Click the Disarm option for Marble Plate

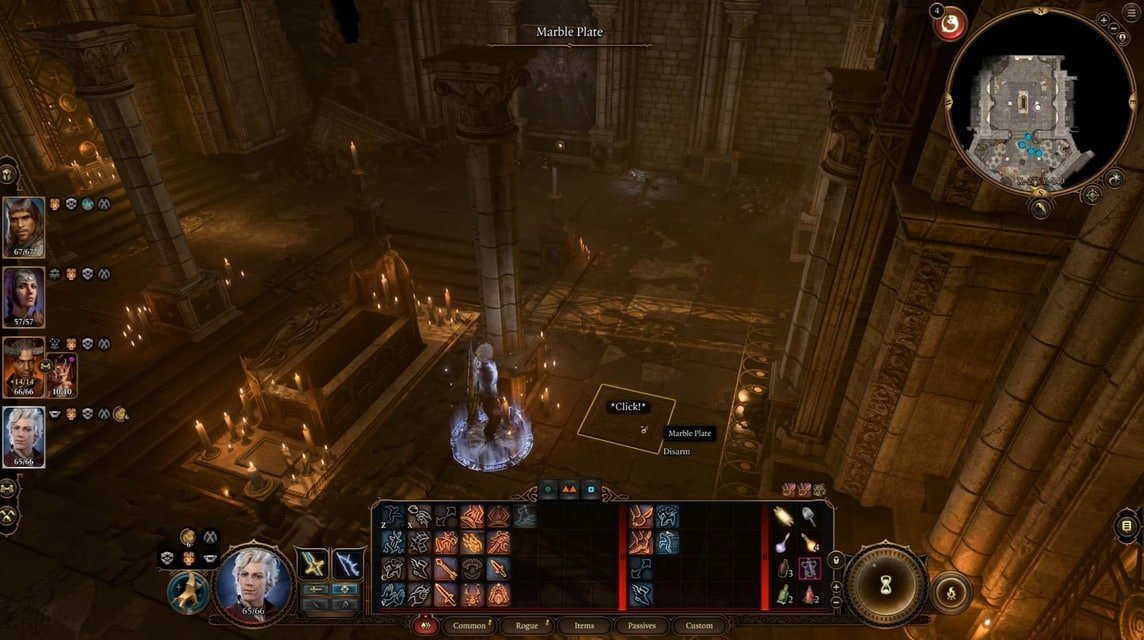(x=676, y=452)
